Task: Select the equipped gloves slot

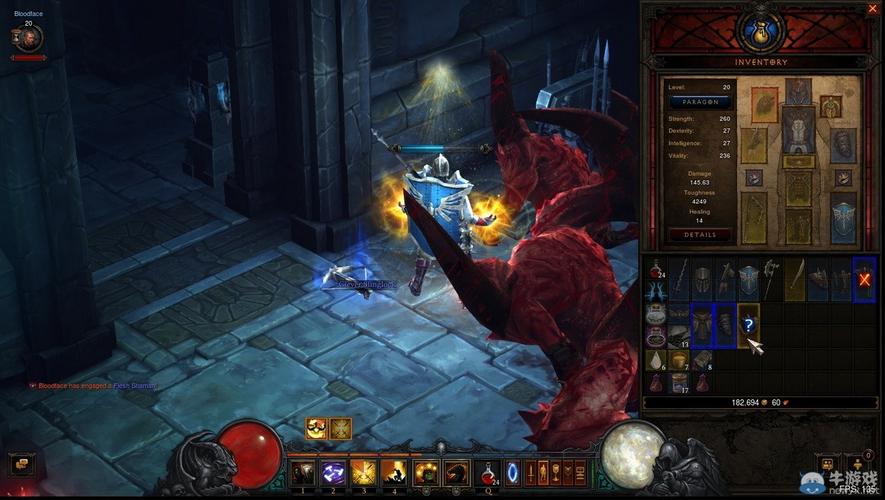Action: [x=753, y=143]
